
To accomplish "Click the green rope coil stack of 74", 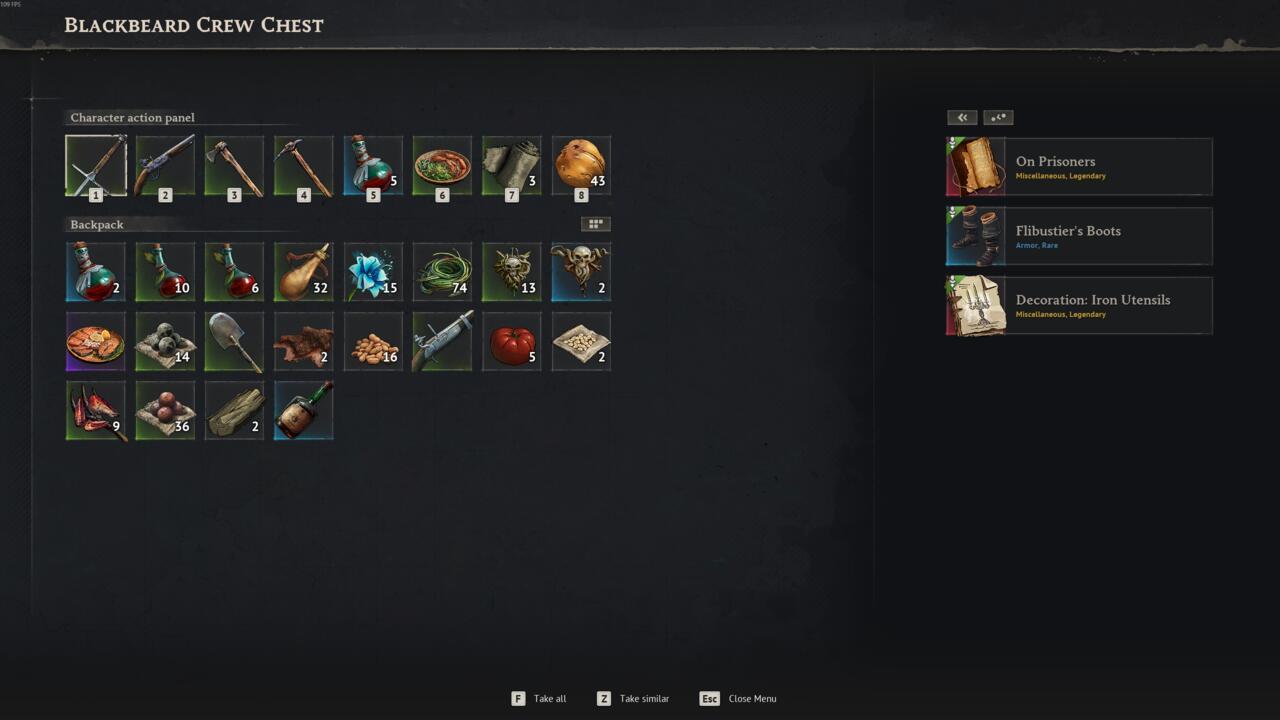I will tap(442, 272).
